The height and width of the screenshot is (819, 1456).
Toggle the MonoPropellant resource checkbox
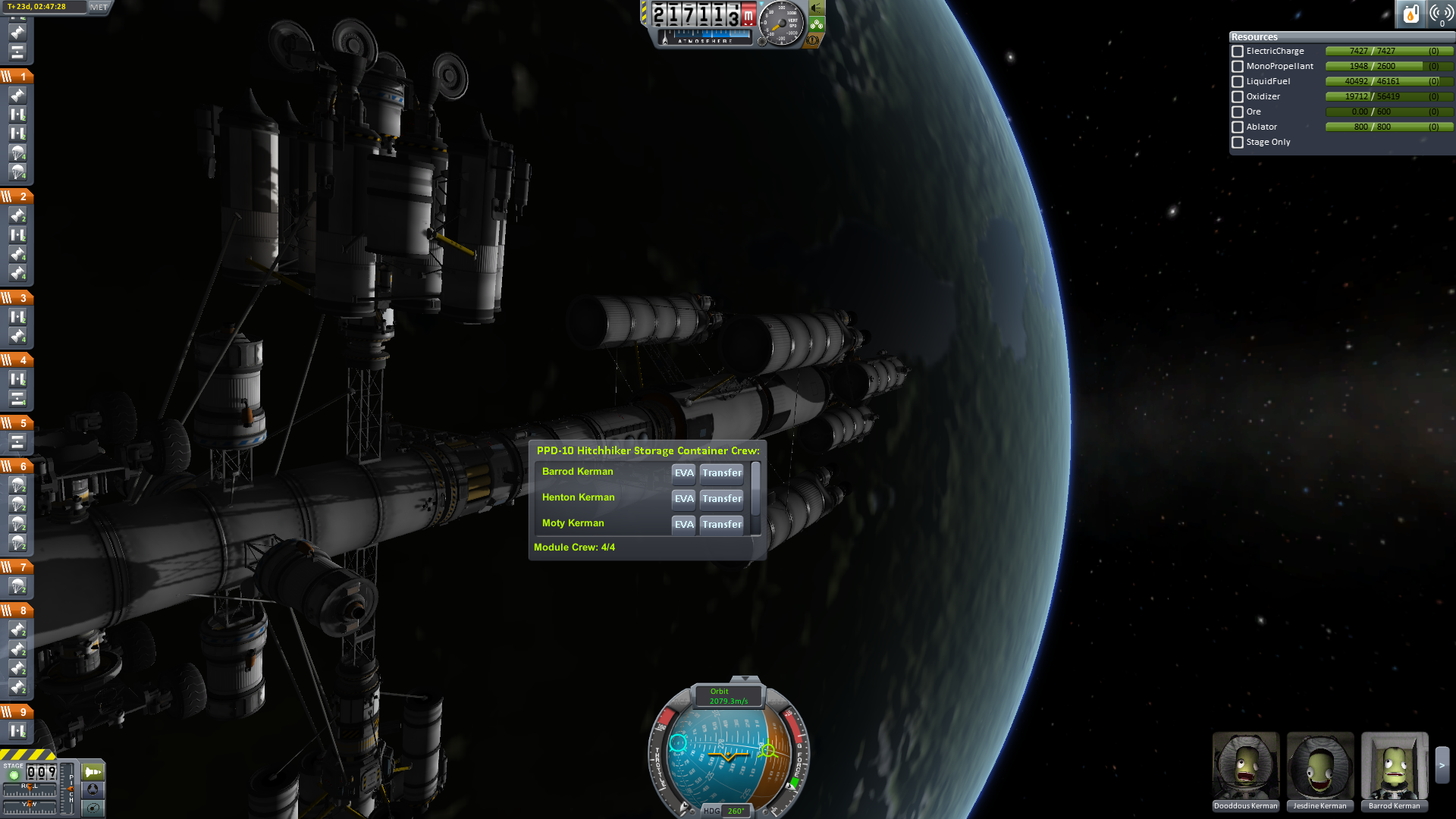1238,67
